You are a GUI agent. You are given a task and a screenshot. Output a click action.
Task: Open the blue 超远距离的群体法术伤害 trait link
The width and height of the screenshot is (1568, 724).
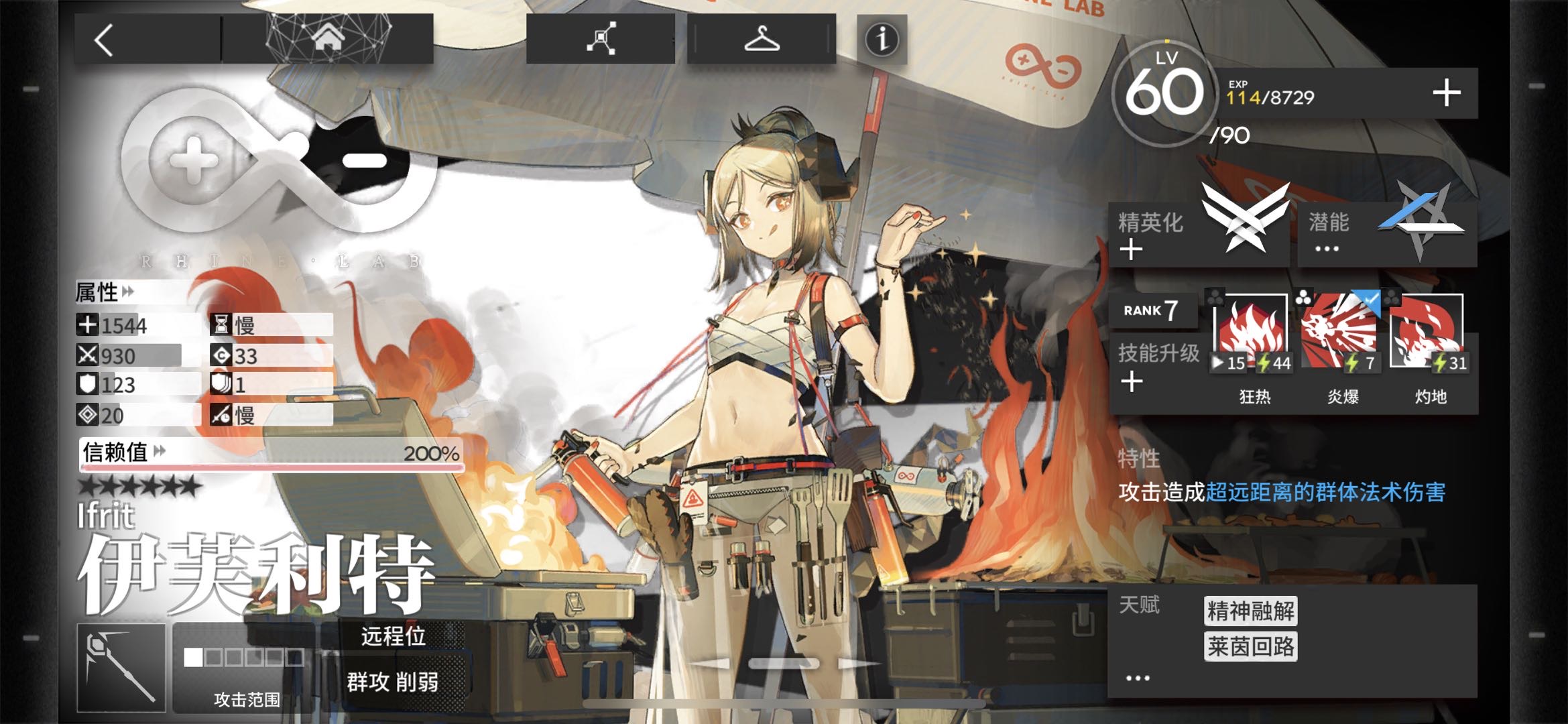(x=1325, y=493)
